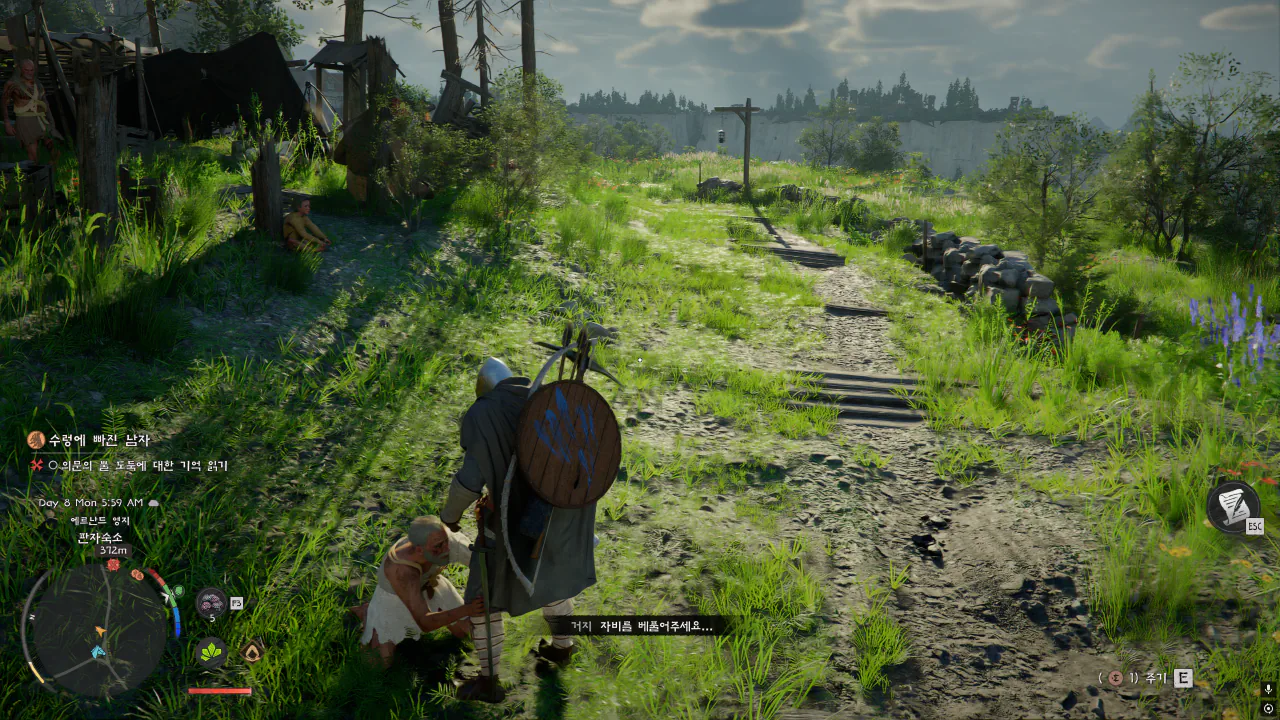This screenshot has height=720, width=1280.
Task: Select the campfire shelter status icon
Action: (x=252, y=652)
